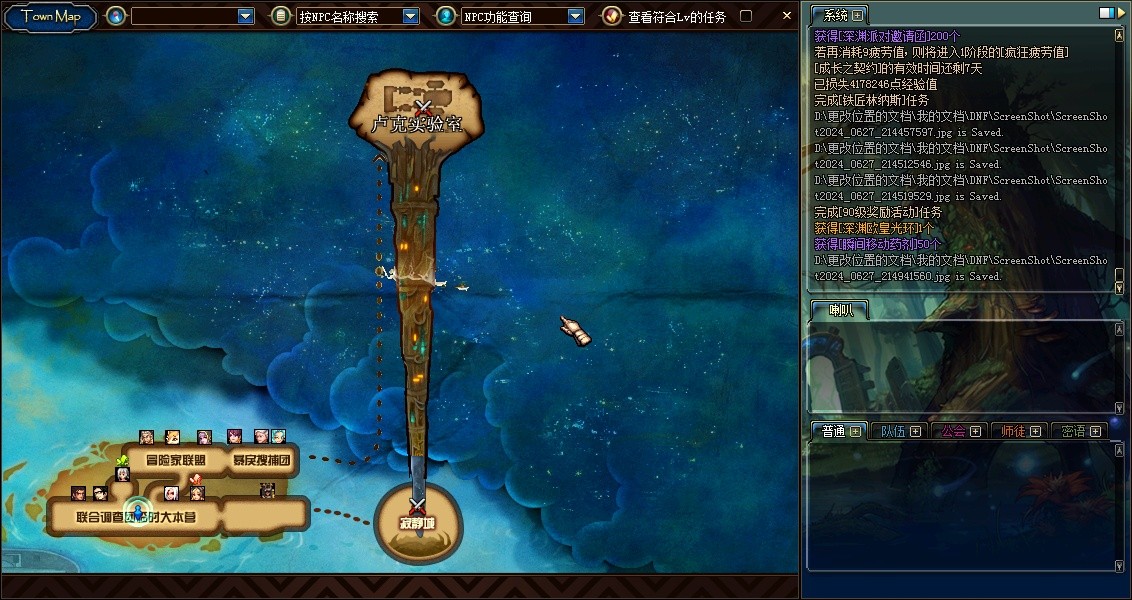Select the 卢克实验室 map location
Image resolution: width=1132 pixels, height=600 pixels.
click(x=416, y=124)
